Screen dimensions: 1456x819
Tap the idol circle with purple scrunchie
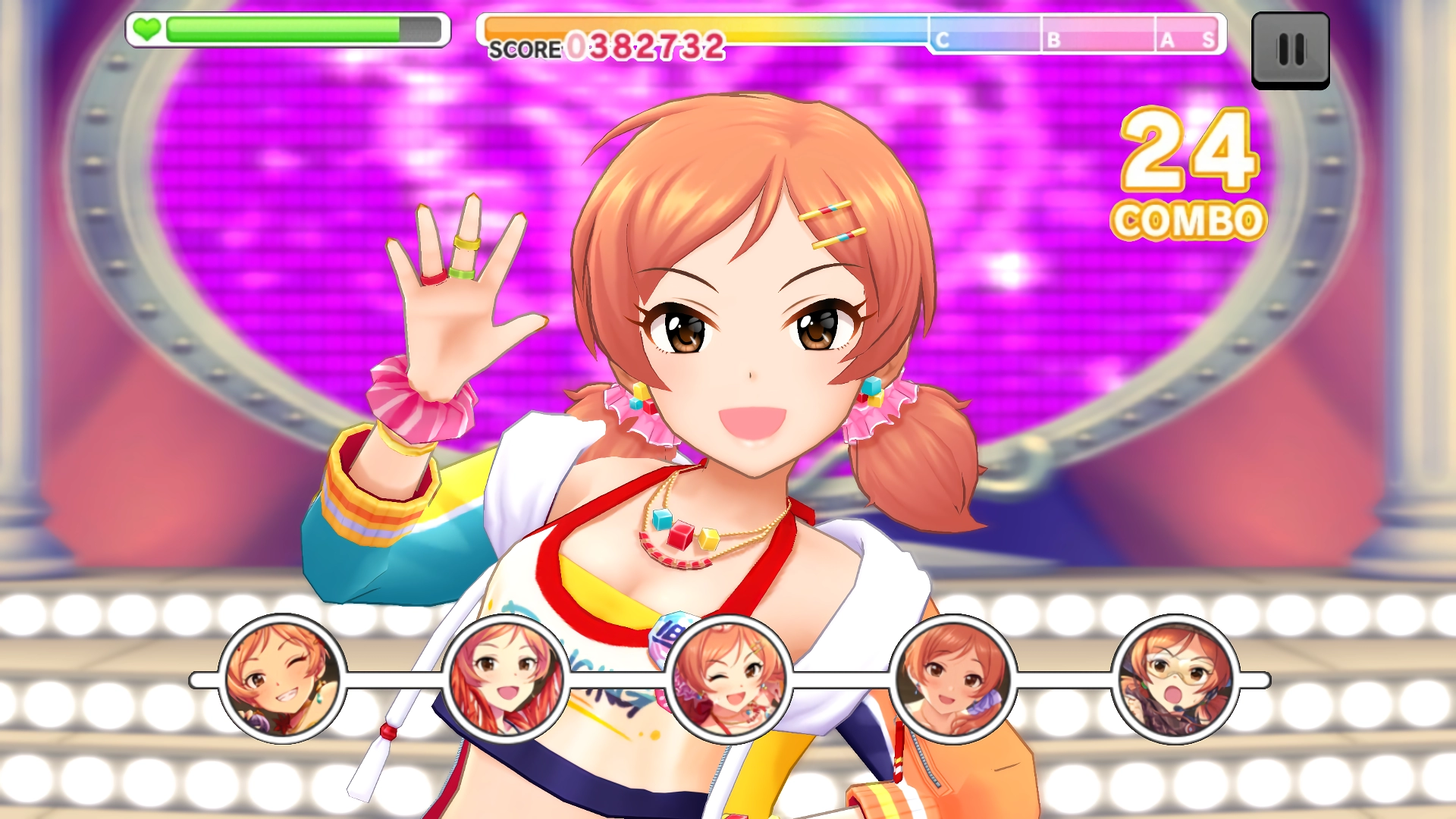(952, 679)
